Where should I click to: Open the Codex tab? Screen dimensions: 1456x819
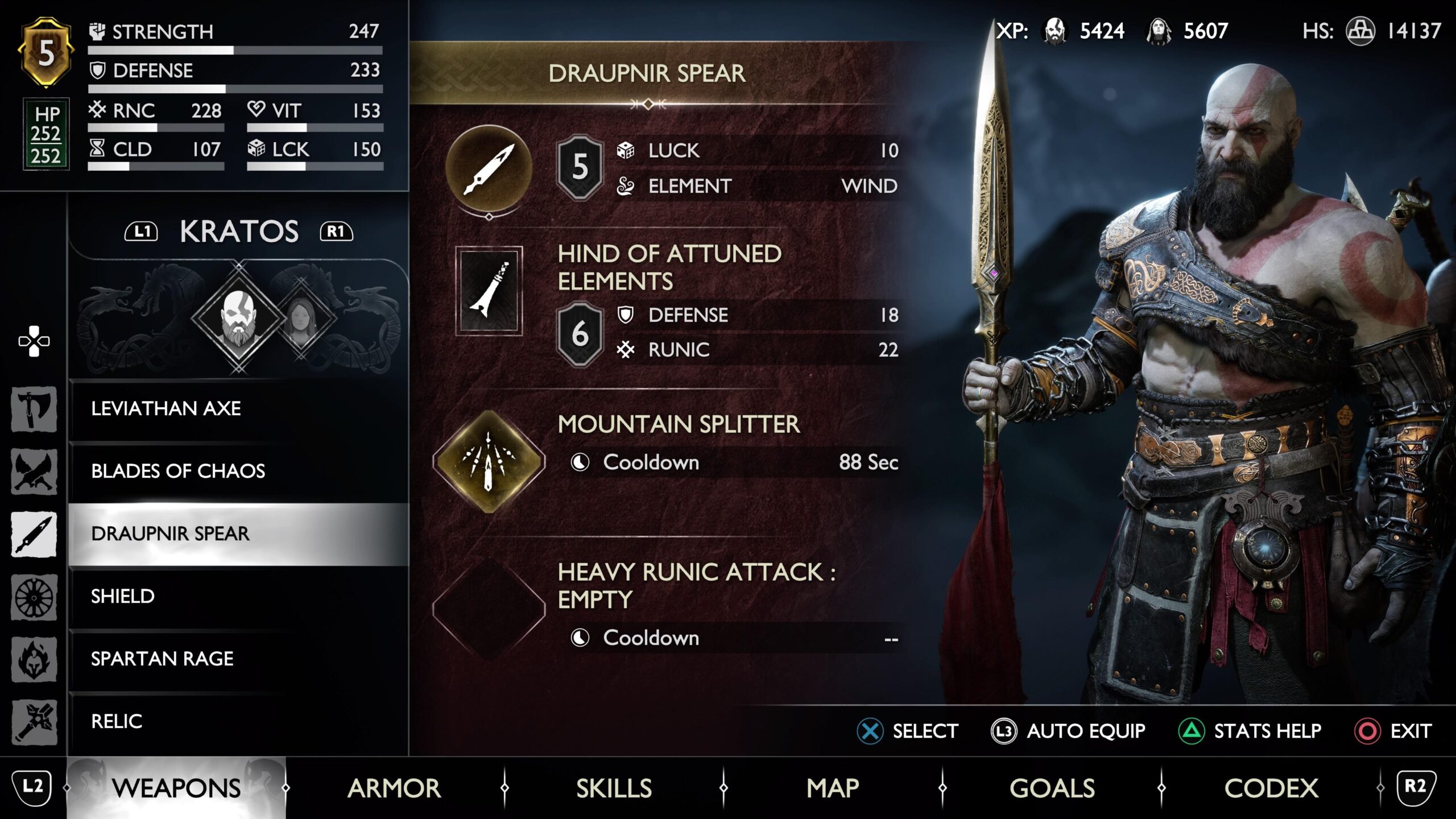1271,788
